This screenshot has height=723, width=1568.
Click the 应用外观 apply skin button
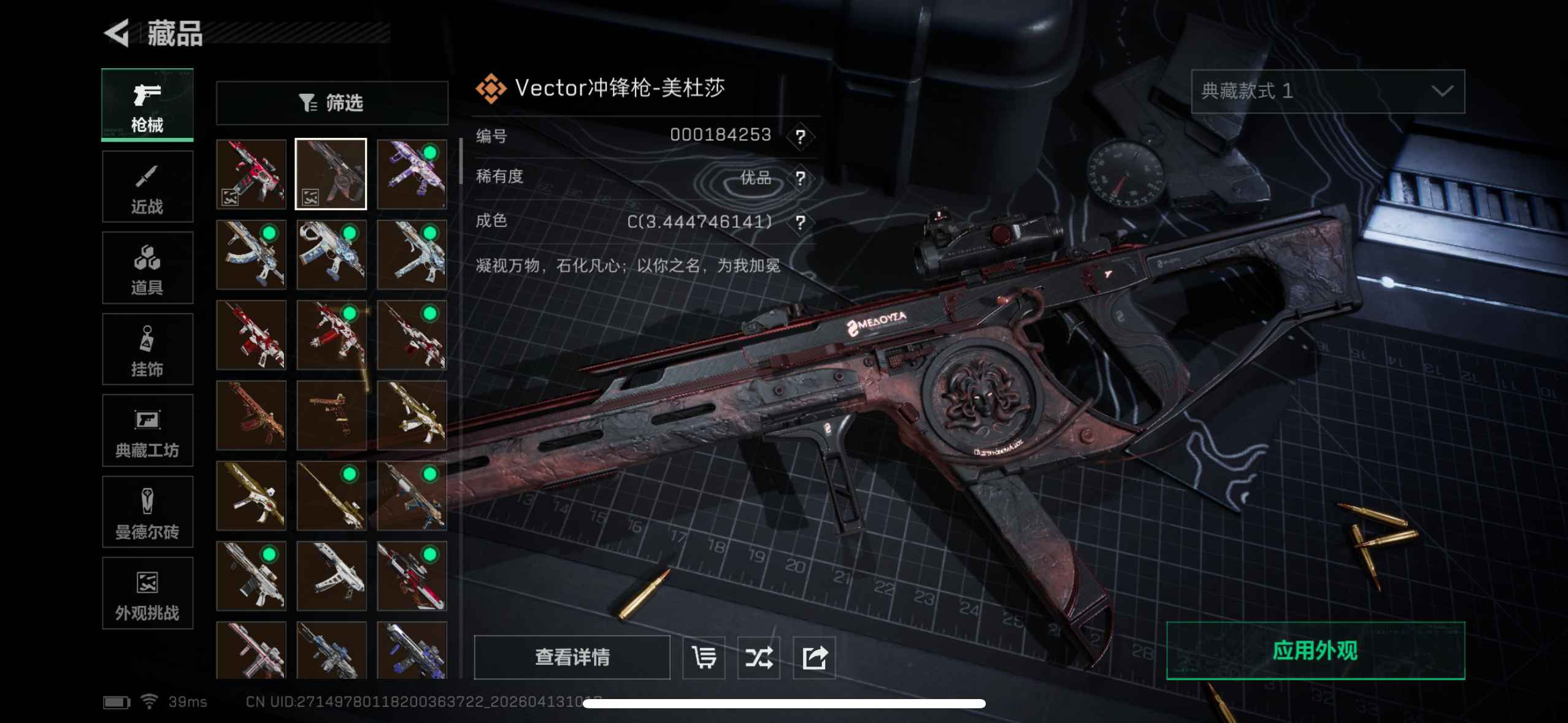click(x=1315, y=651)
